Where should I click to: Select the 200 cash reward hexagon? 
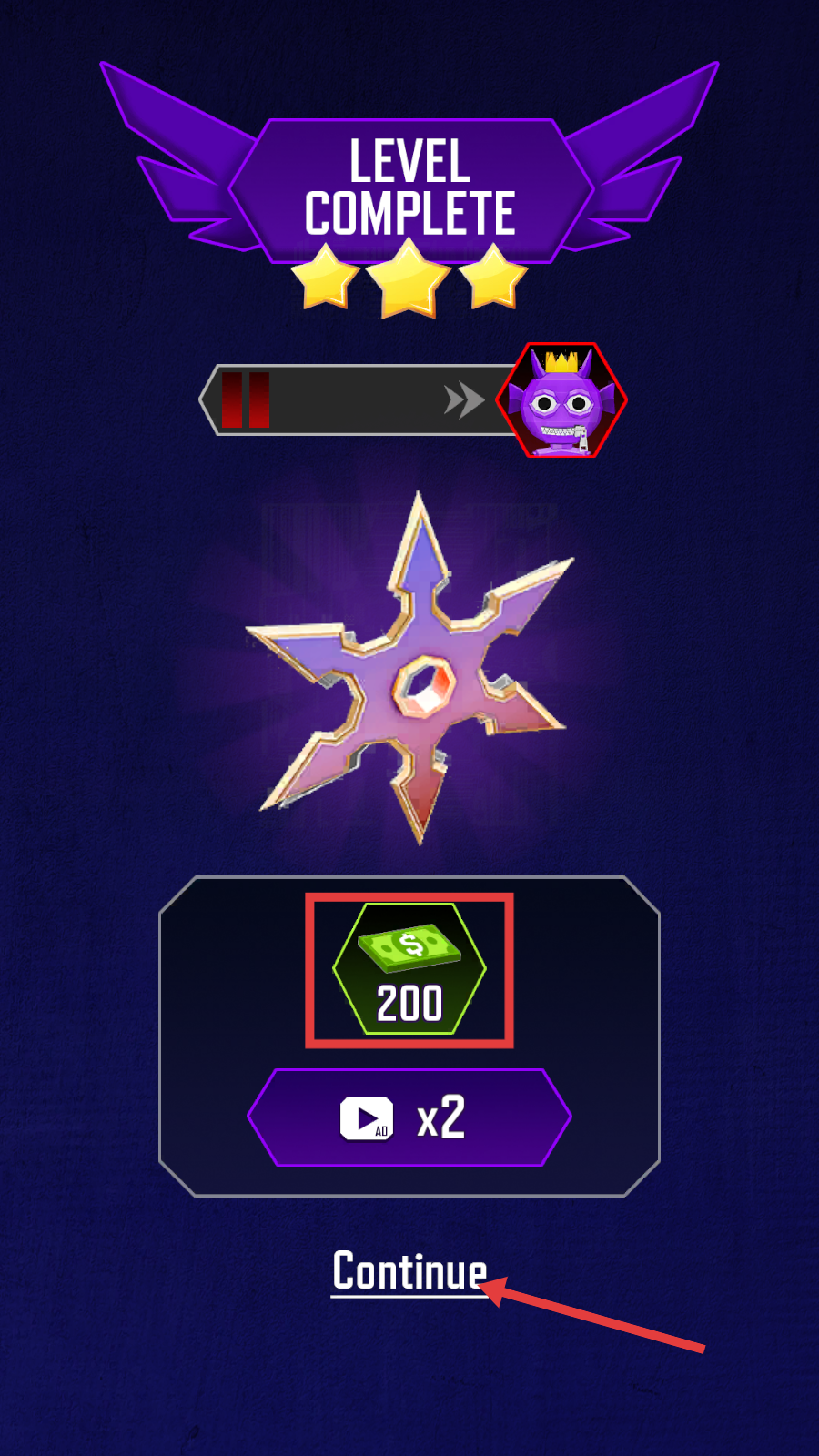(409, 969)
